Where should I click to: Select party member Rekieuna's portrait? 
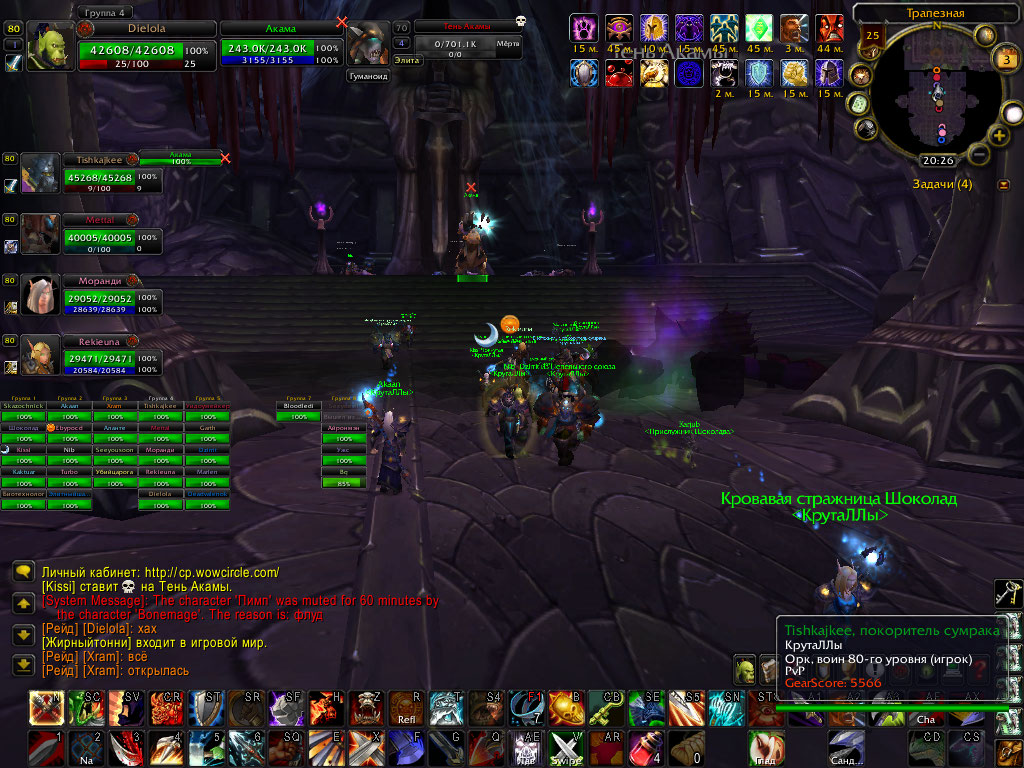[41, 355]
